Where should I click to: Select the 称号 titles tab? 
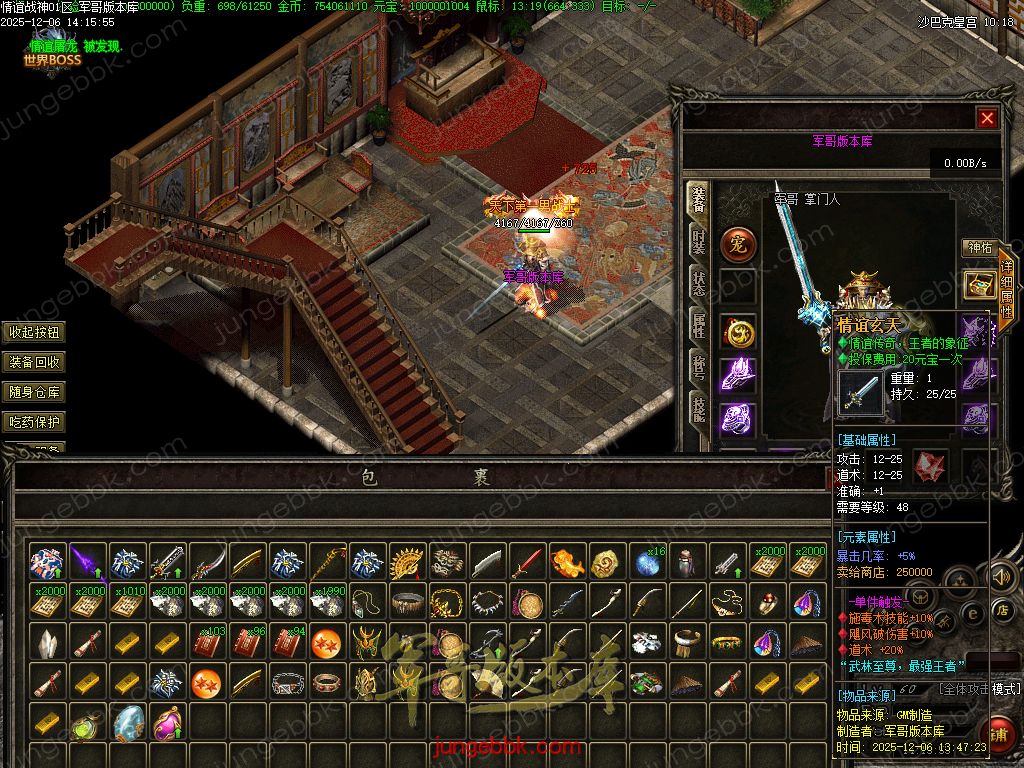point(699,364)
